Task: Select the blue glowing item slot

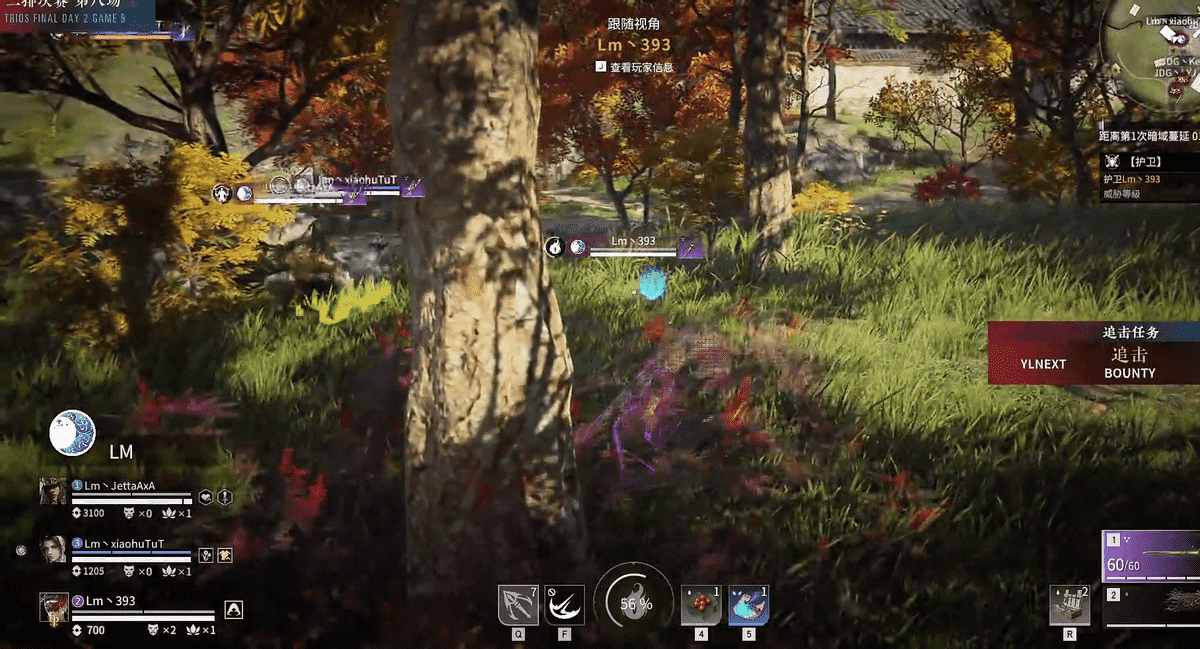Action: [748, 605]
